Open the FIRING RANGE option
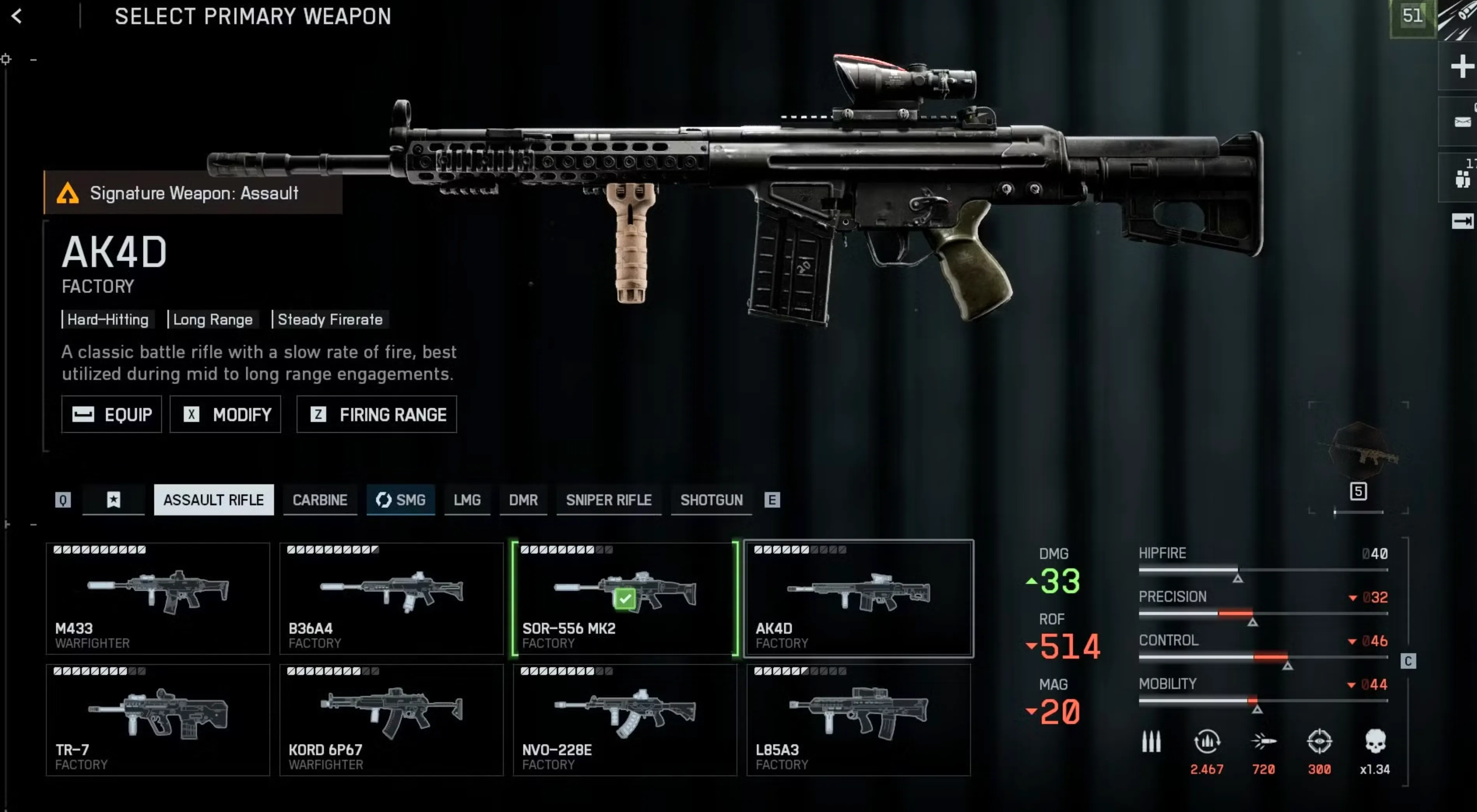 click(376, 415)
